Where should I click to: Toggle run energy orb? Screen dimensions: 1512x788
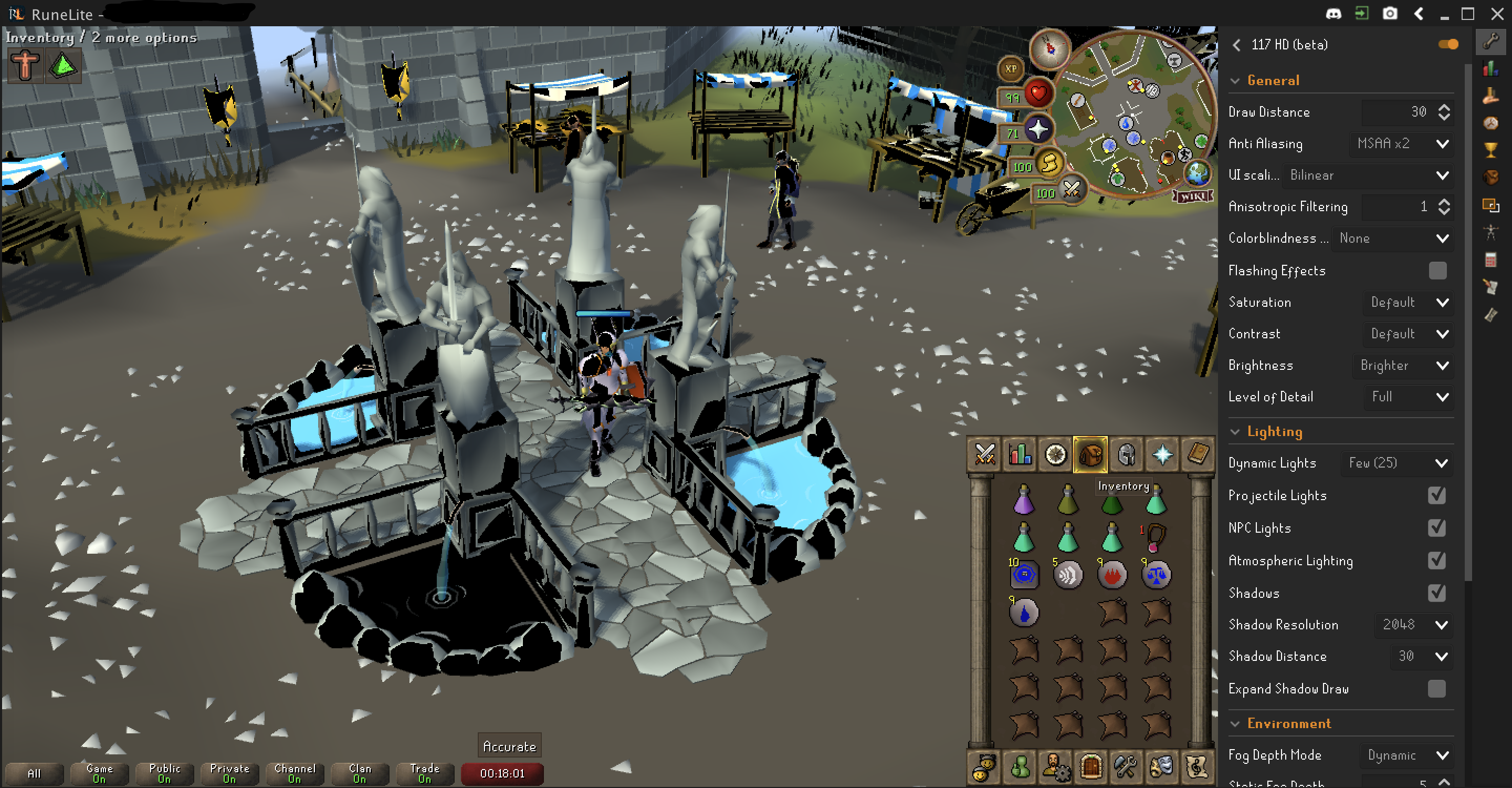click(1049, 163)
